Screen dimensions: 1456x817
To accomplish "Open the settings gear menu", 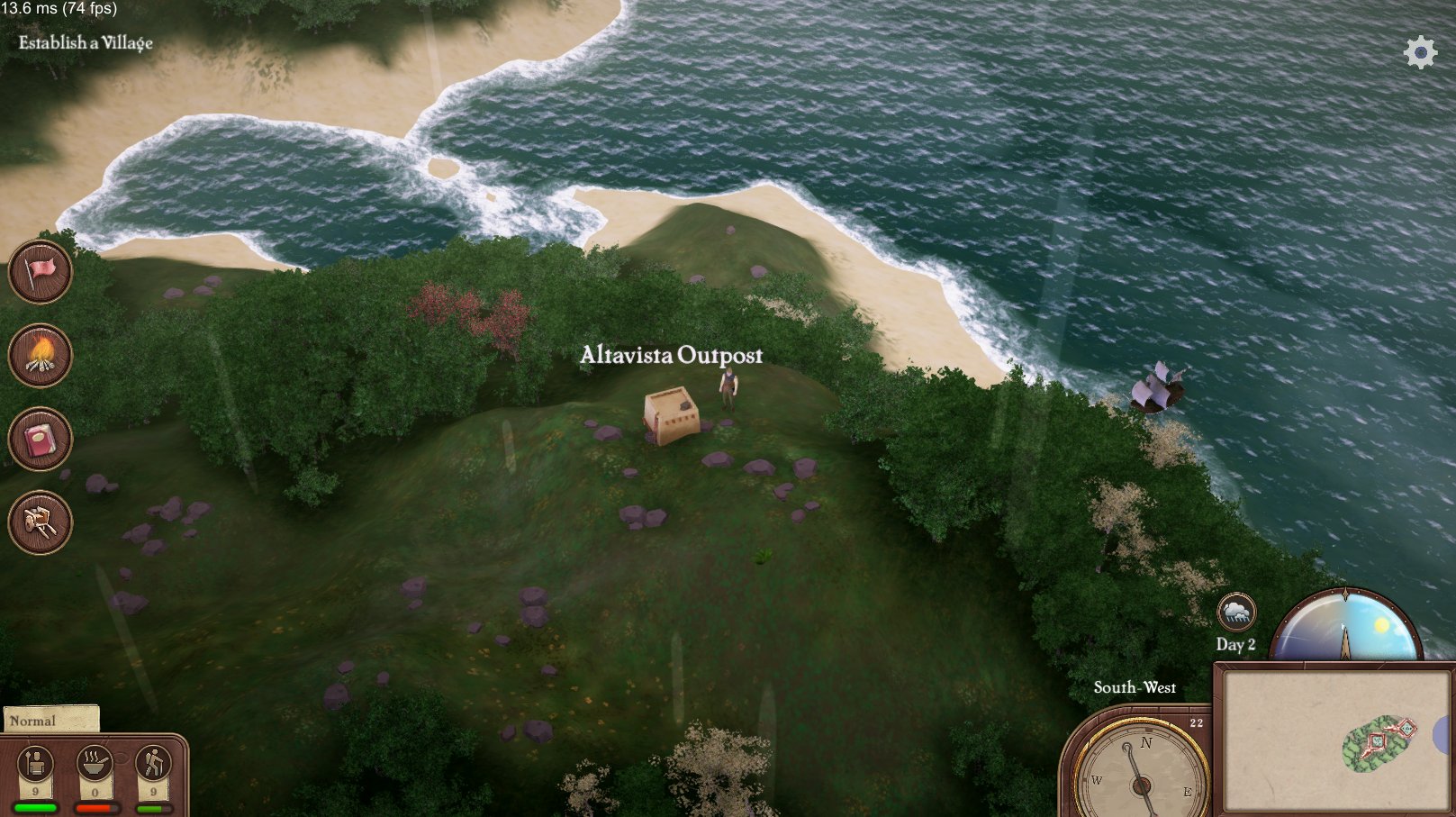I will point(1420,52).
